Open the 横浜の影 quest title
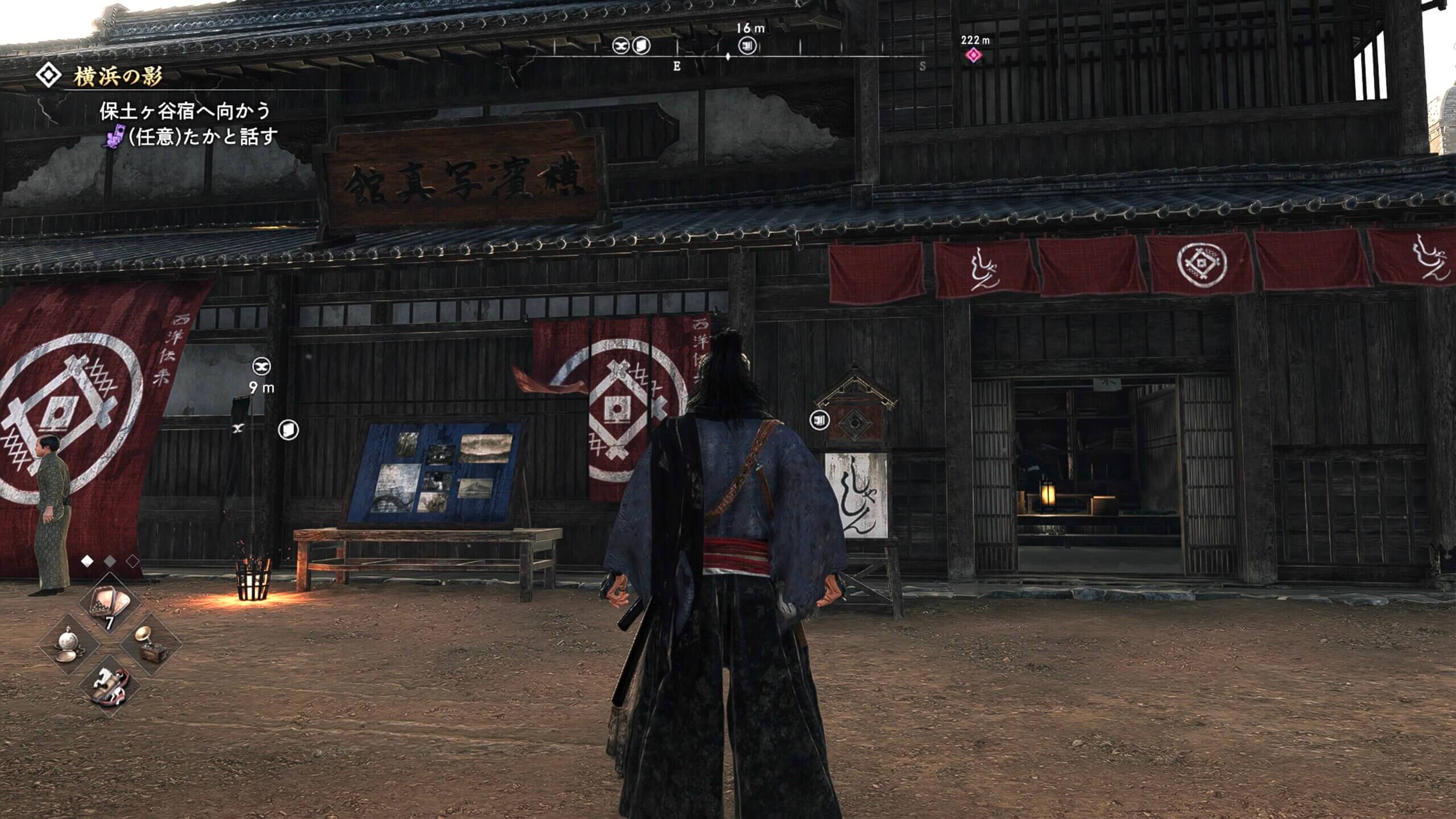 click(x=118, y=76)
